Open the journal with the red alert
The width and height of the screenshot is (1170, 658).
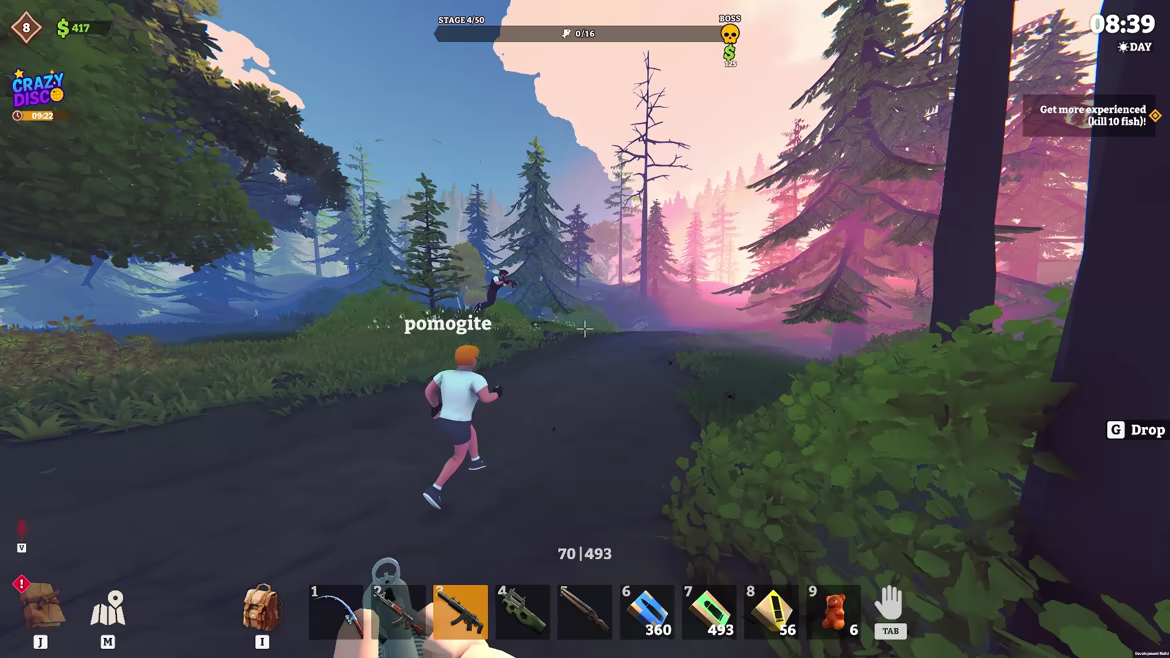click(x=41, y=605)
